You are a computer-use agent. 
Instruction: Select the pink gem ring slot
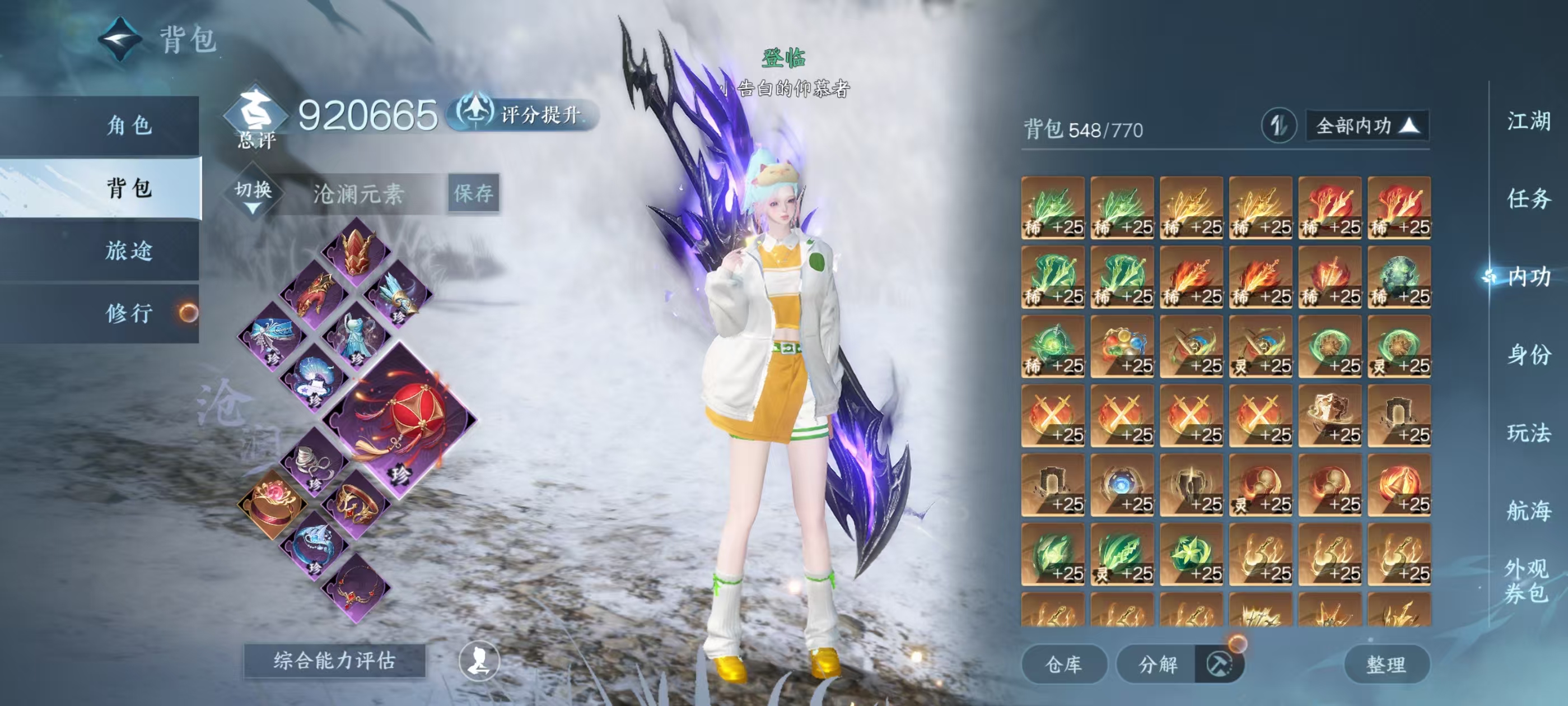coord(272,504)
